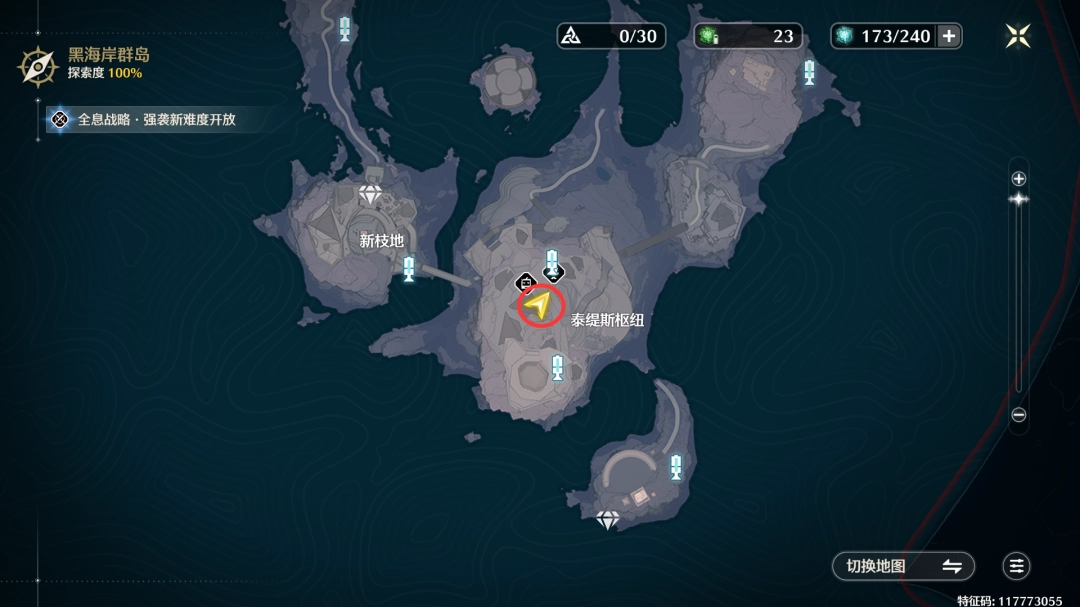Open the map marker filter list
This screenshot has width=1080, height=607.
click(1017, 566)
